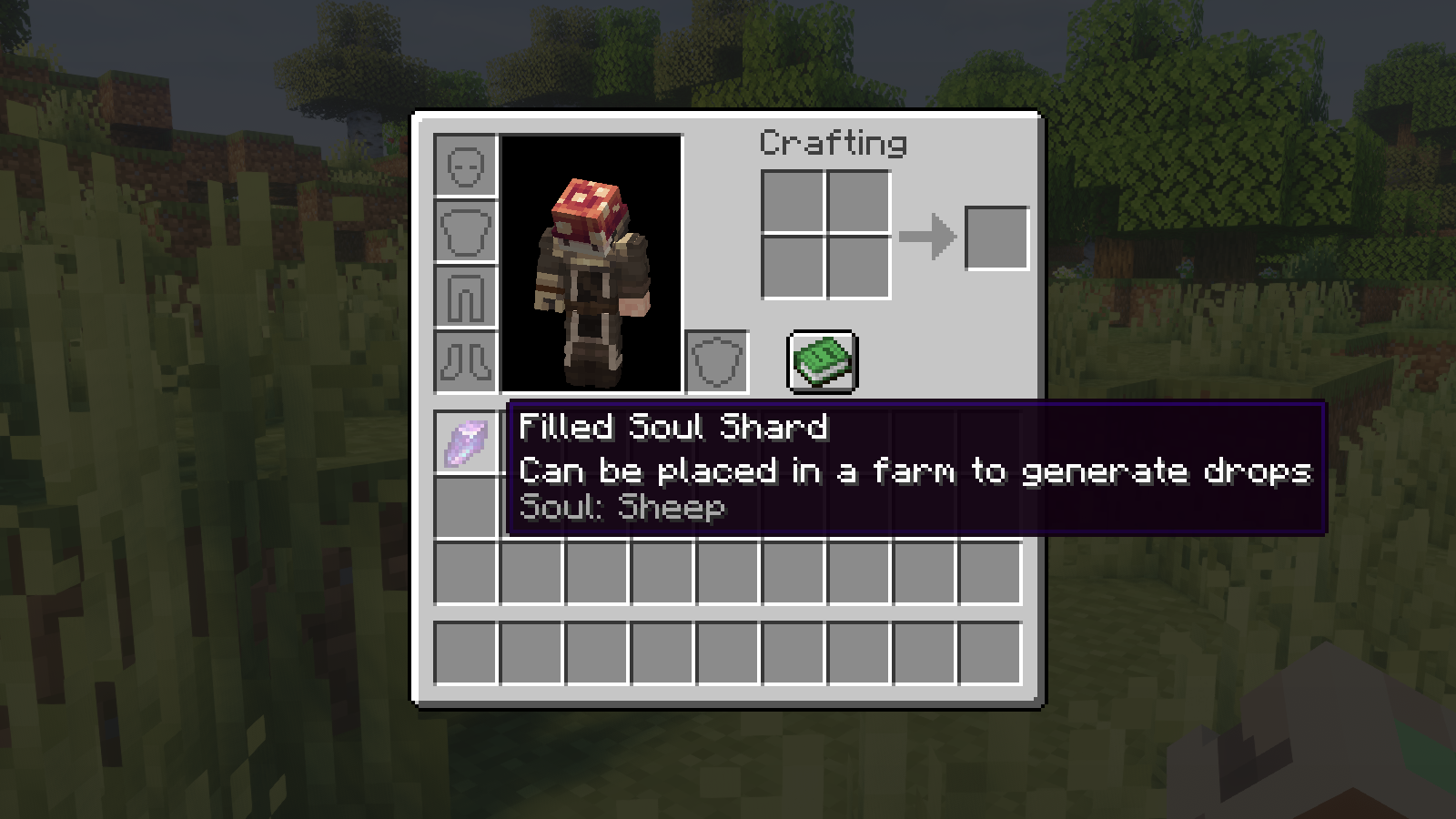Click the crafting result output slot
The image size is (1456, 819).
996,238
